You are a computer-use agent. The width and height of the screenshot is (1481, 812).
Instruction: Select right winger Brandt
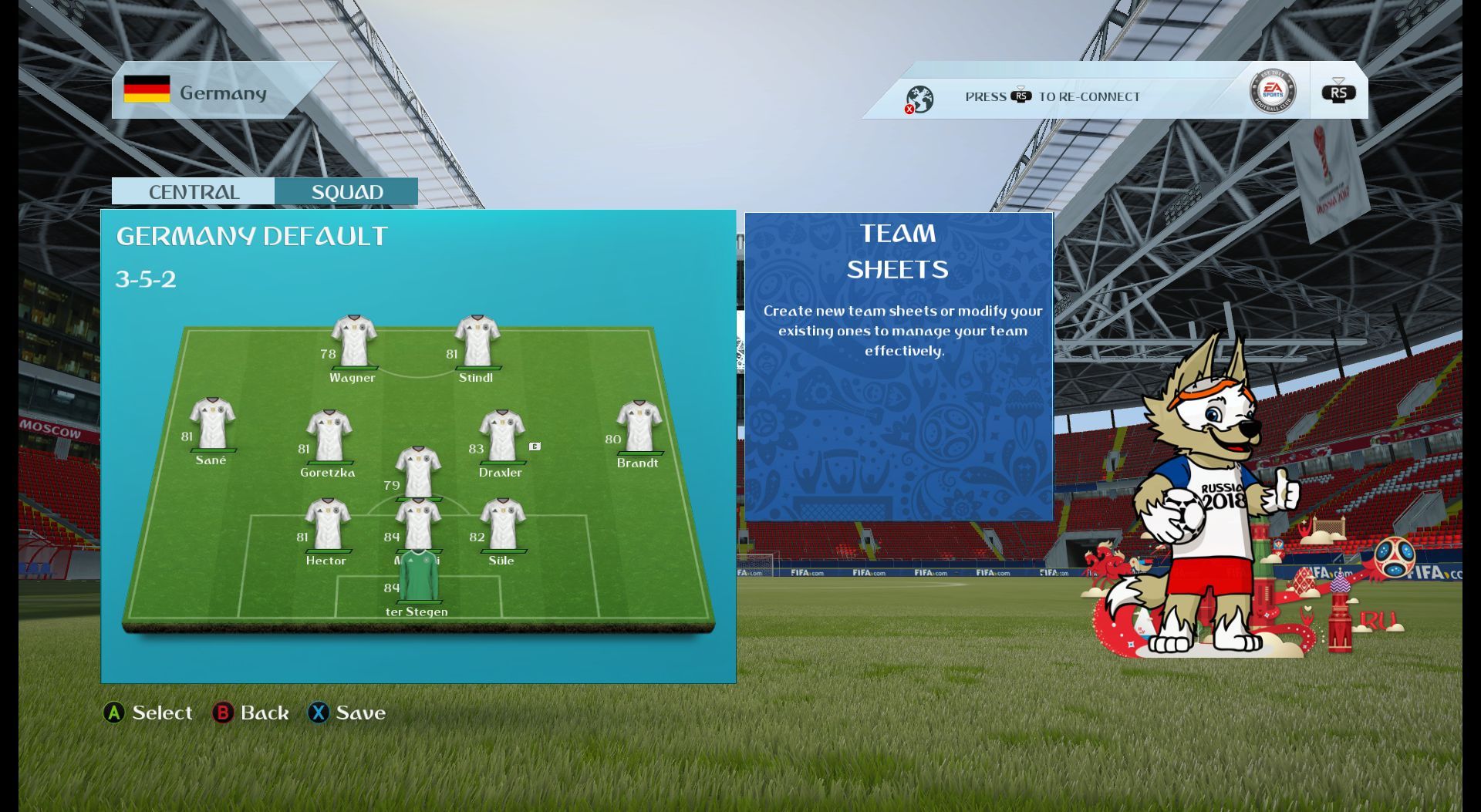(x=639, y=427)
